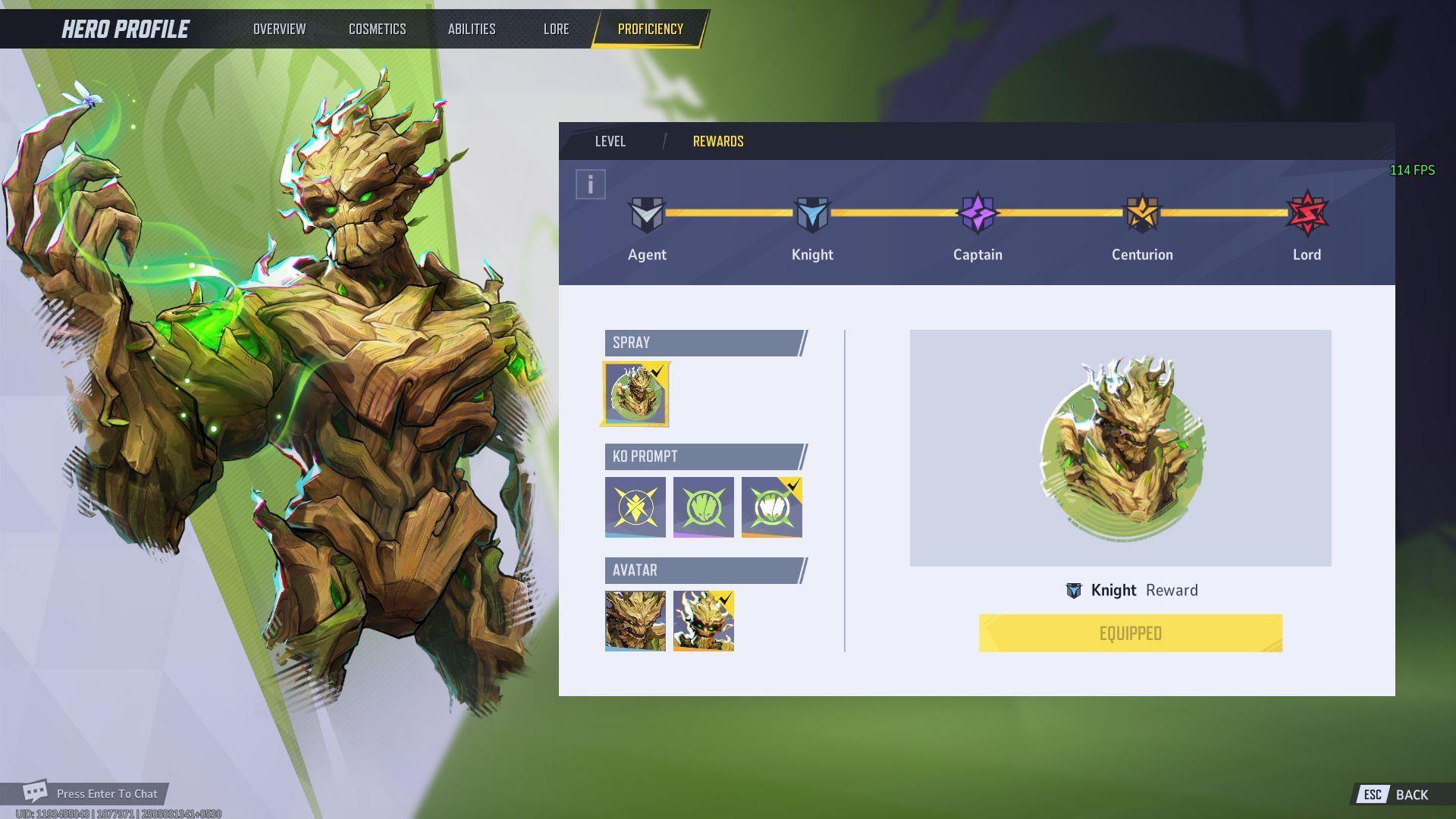1456x819 pixels.
Task: Select the Knight rank icon
Action: tap(812, 216)
